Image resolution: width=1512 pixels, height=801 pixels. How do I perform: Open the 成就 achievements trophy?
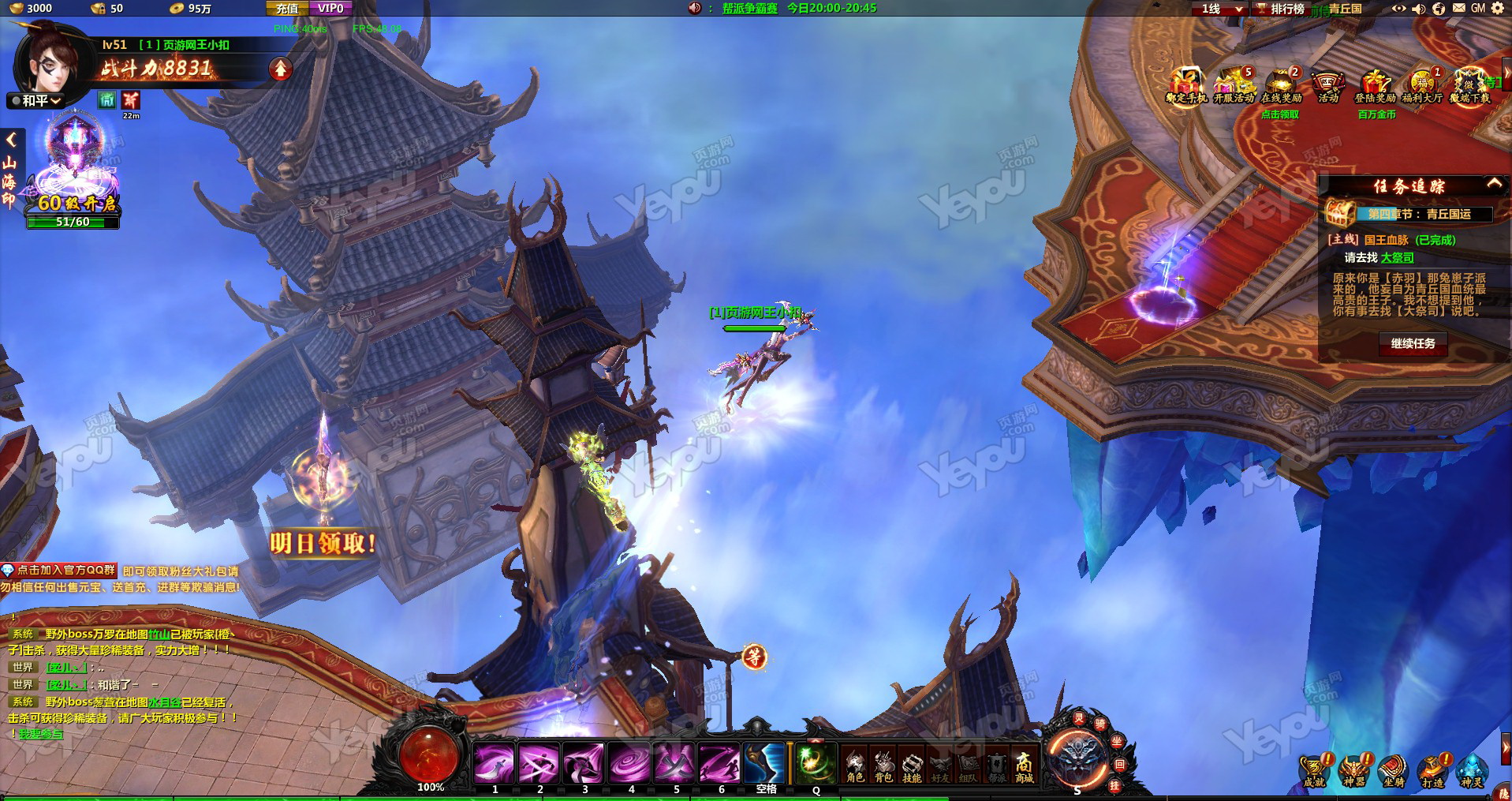click(x=1314, y=769)
